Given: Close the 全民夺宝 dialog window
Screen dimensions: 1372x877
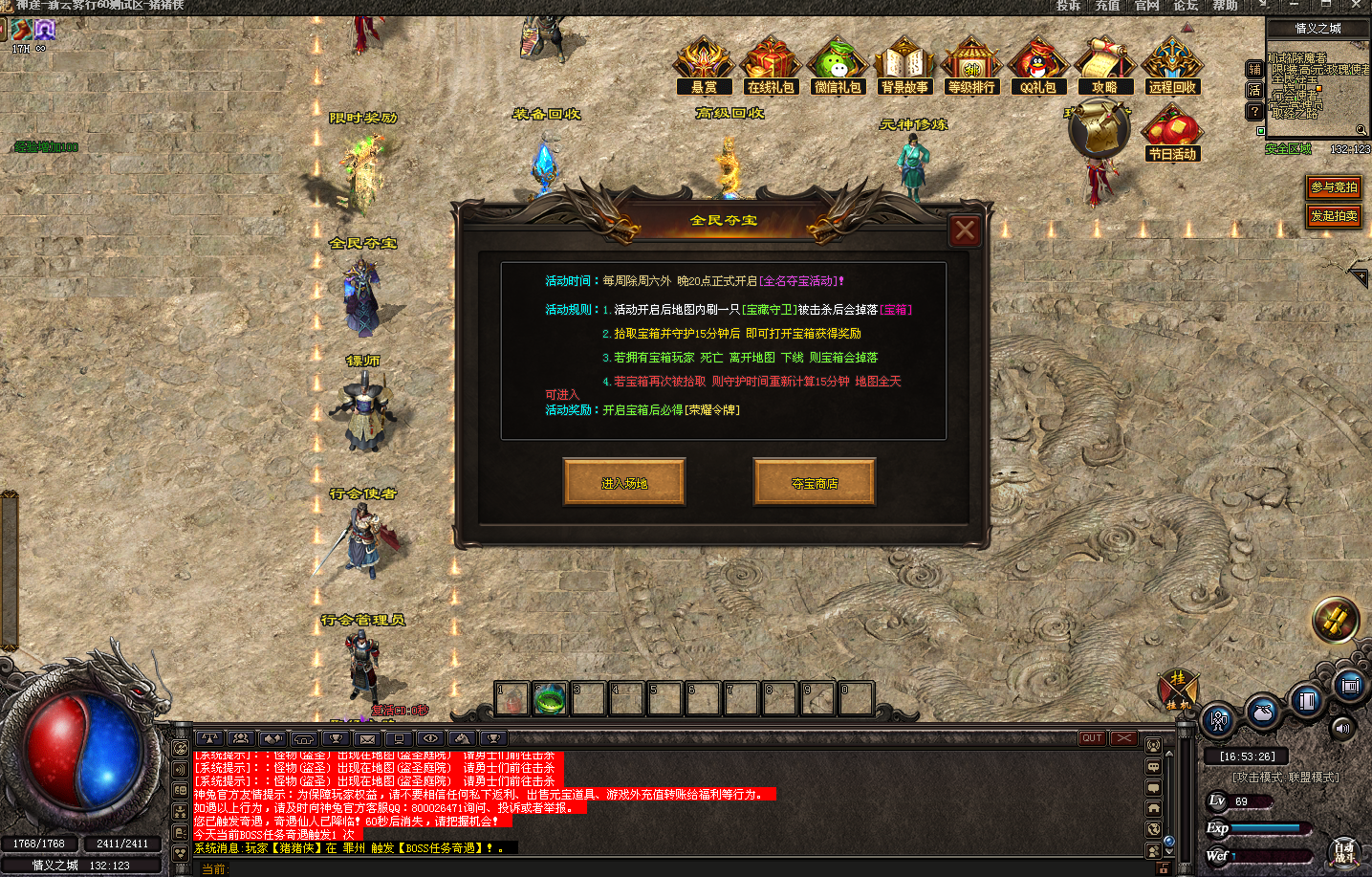Looking at the screenshot, I should click(x=965, y=230).
